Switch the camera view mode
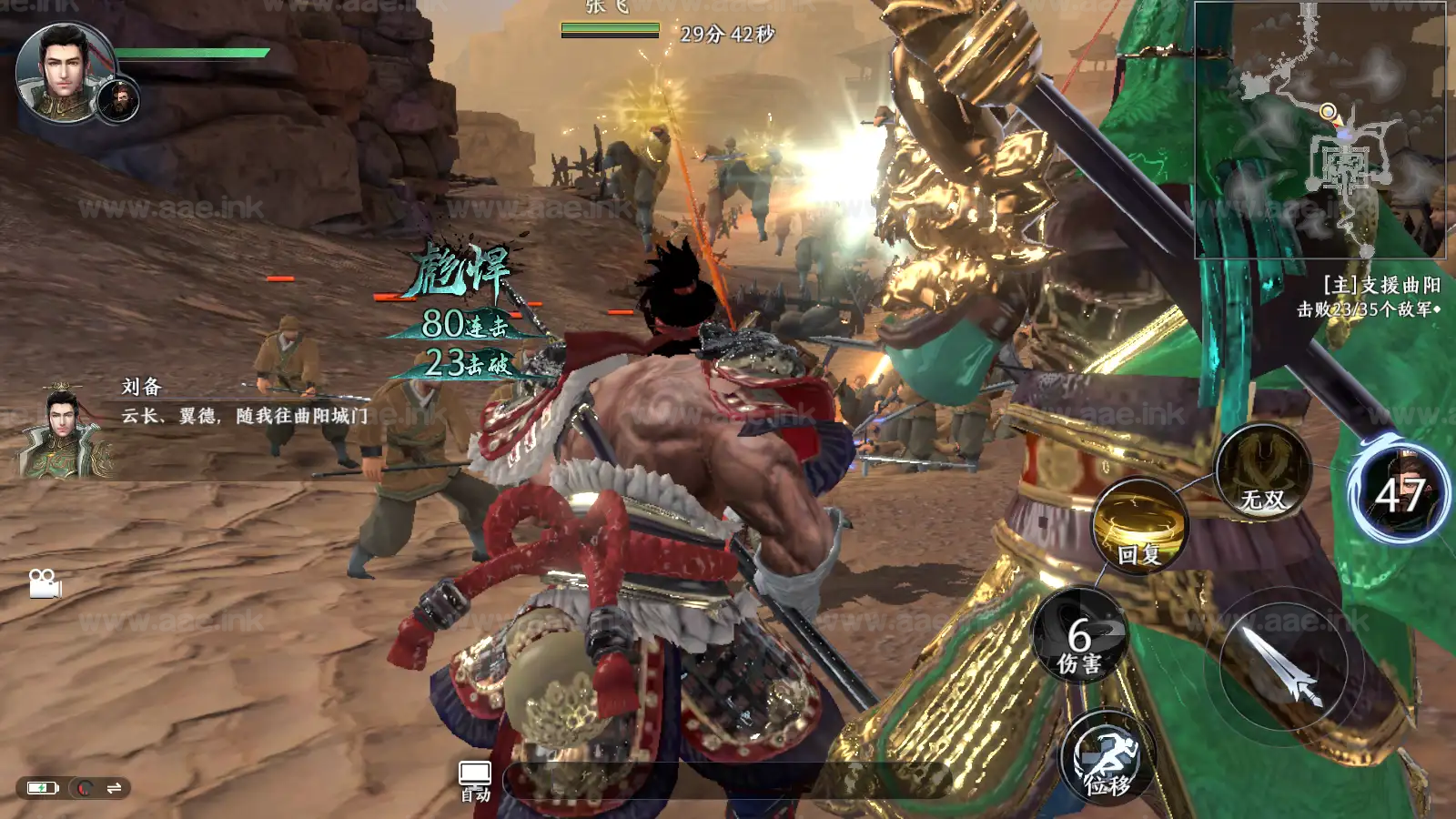Viewport: 1456px width, 819px height. (x=44, y=583)
